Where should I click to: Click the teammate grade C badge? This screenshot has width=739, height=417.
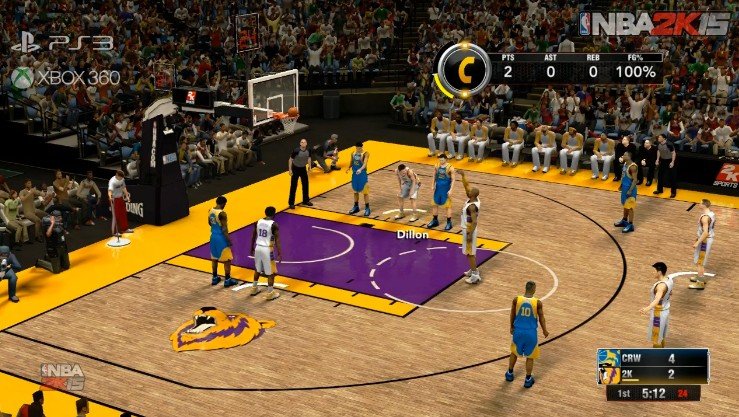click(463, 69)
